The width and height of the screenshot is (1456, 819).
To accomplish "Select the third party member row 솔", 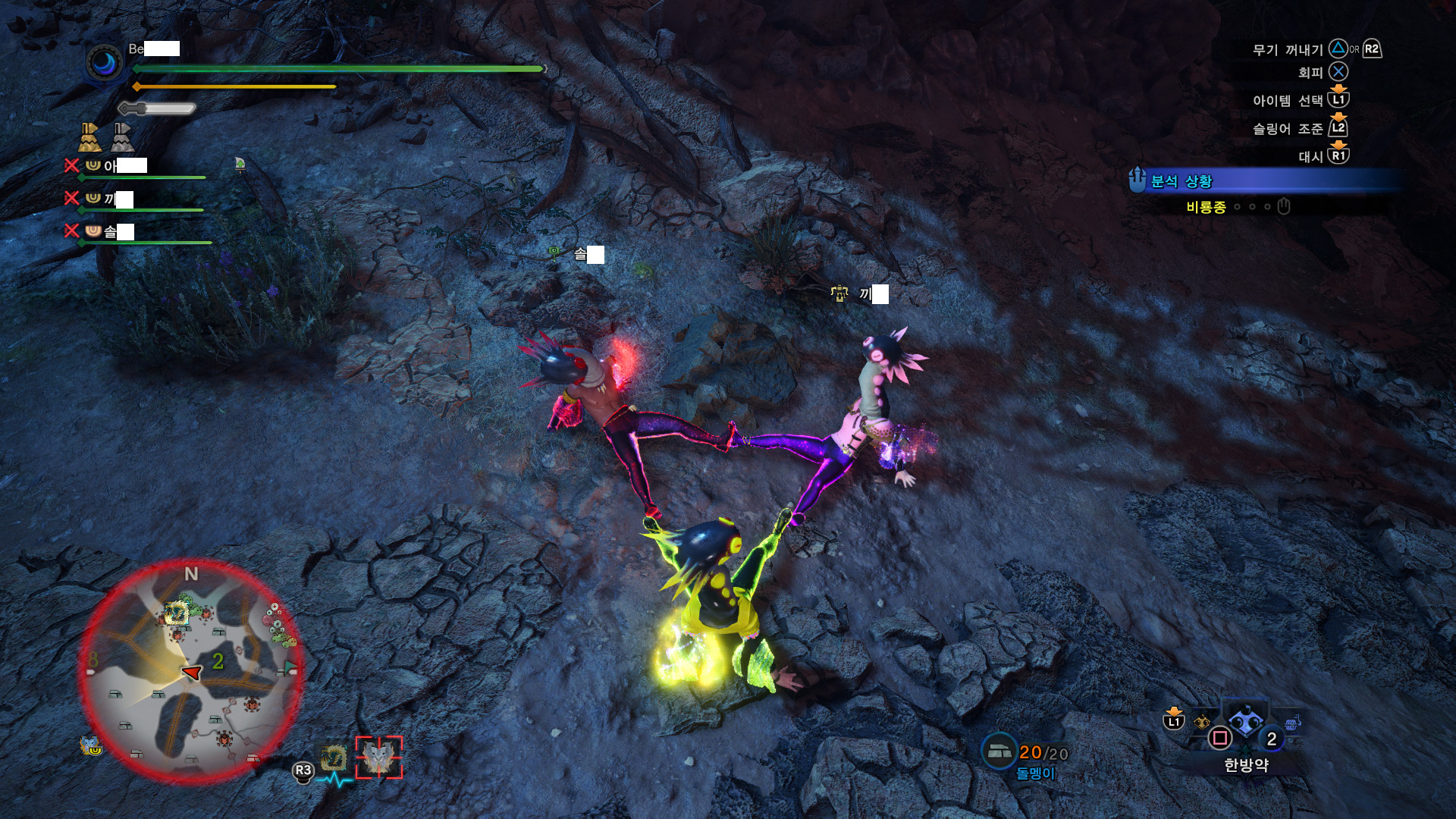I will tap(136, 232).
